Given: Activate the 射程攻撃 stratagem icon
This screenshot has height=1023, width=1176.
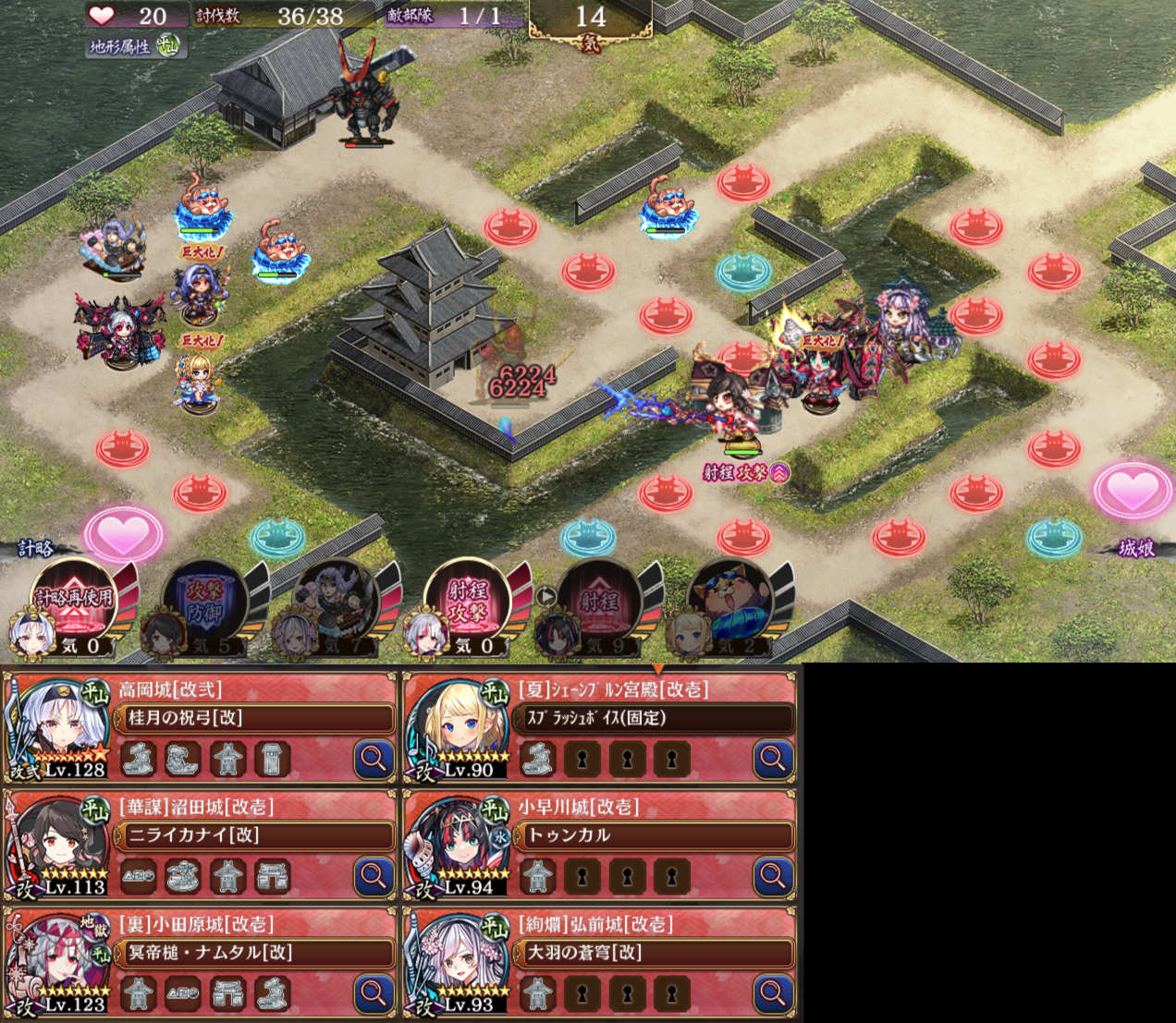Looking at the screenshot, I should tap(467, 599).
